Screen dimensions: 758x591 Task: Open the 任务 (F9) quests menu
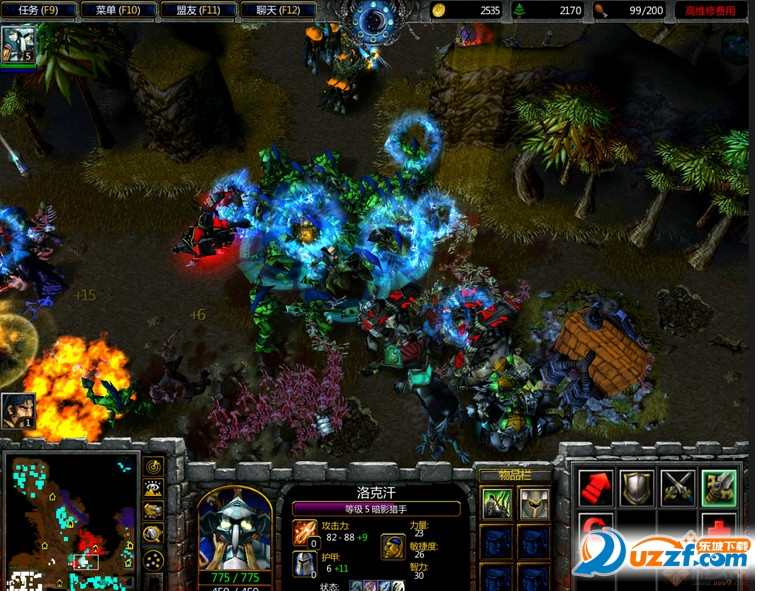point(38,11)
